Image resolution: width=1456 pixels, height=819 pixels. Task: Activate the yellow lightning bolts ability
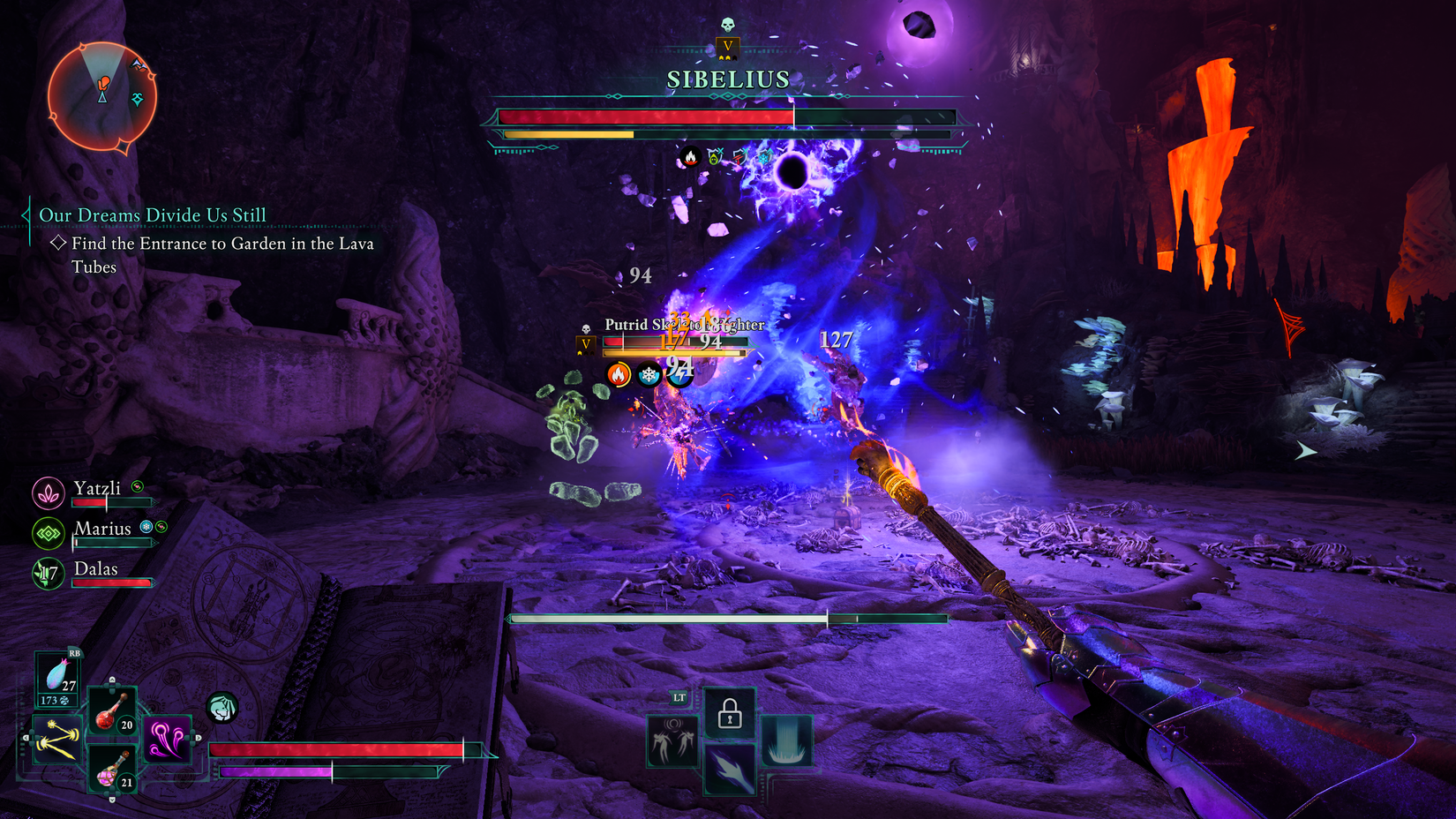[57, 739]
